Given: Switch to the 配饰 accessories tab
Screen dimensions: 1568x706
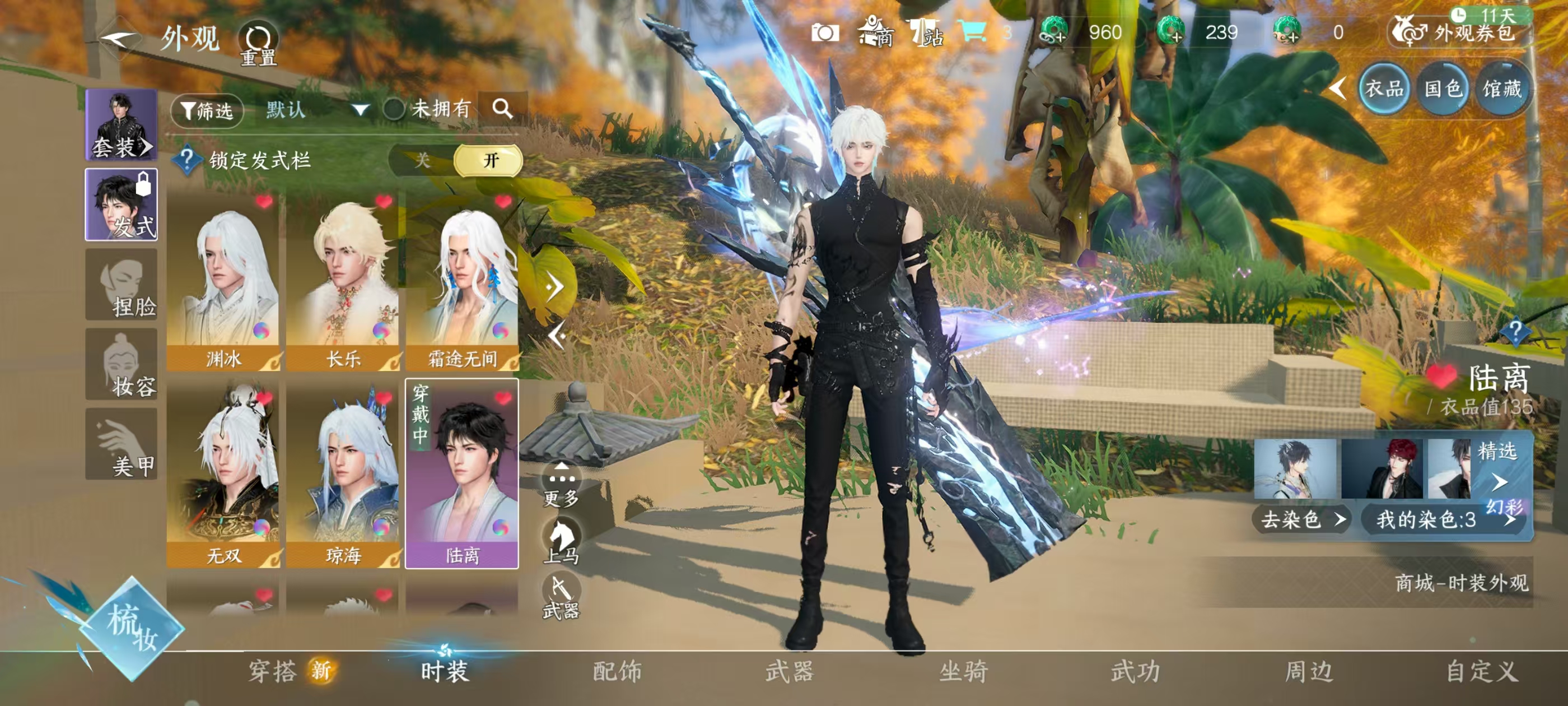Looking at the screenshot, I should 617,671.
